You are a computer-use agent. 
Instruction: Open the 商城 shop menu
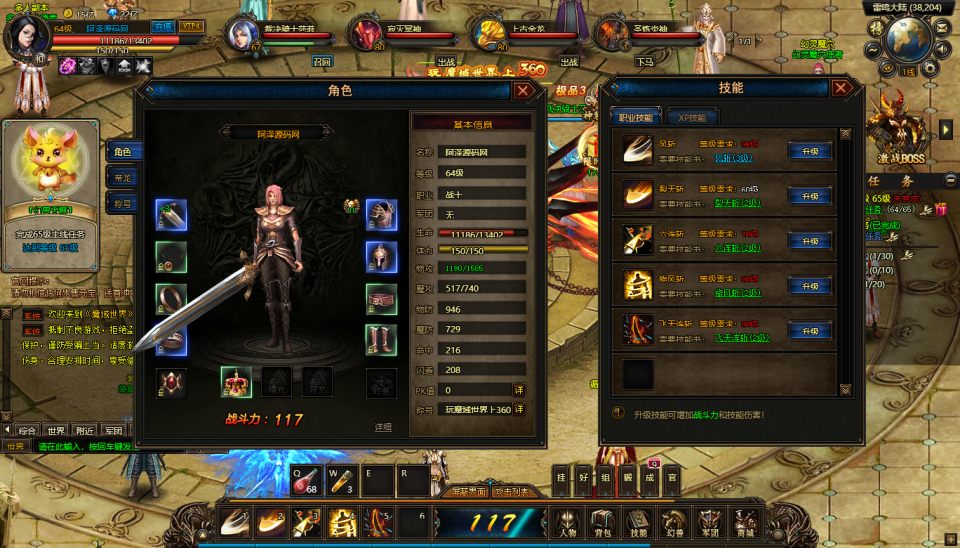(744, 522)
